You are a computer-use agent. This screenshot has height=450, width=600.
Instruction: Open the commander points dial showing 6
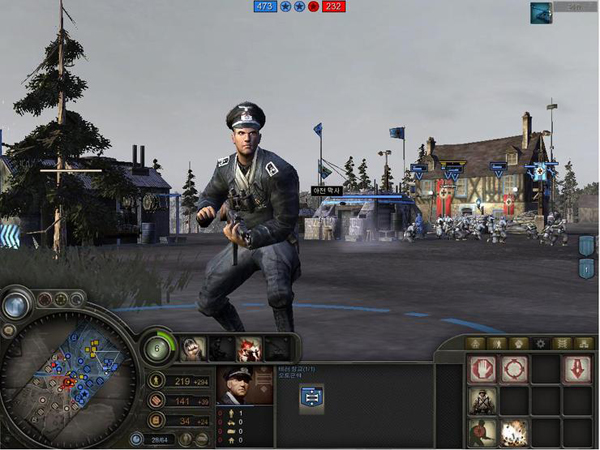(x=157, y=348)
